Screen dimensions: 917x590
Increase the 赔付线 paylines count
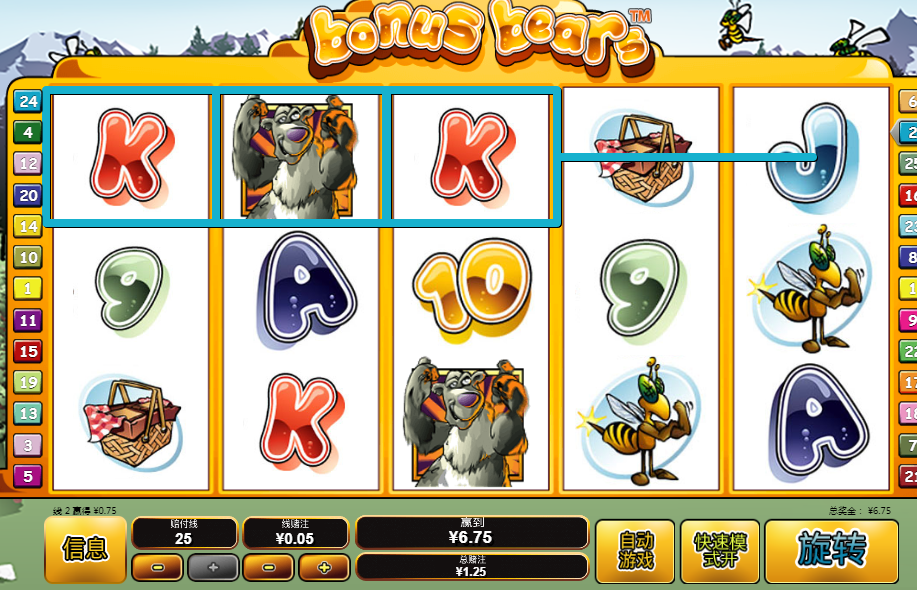pyautogui.click(x=213, y=568)
